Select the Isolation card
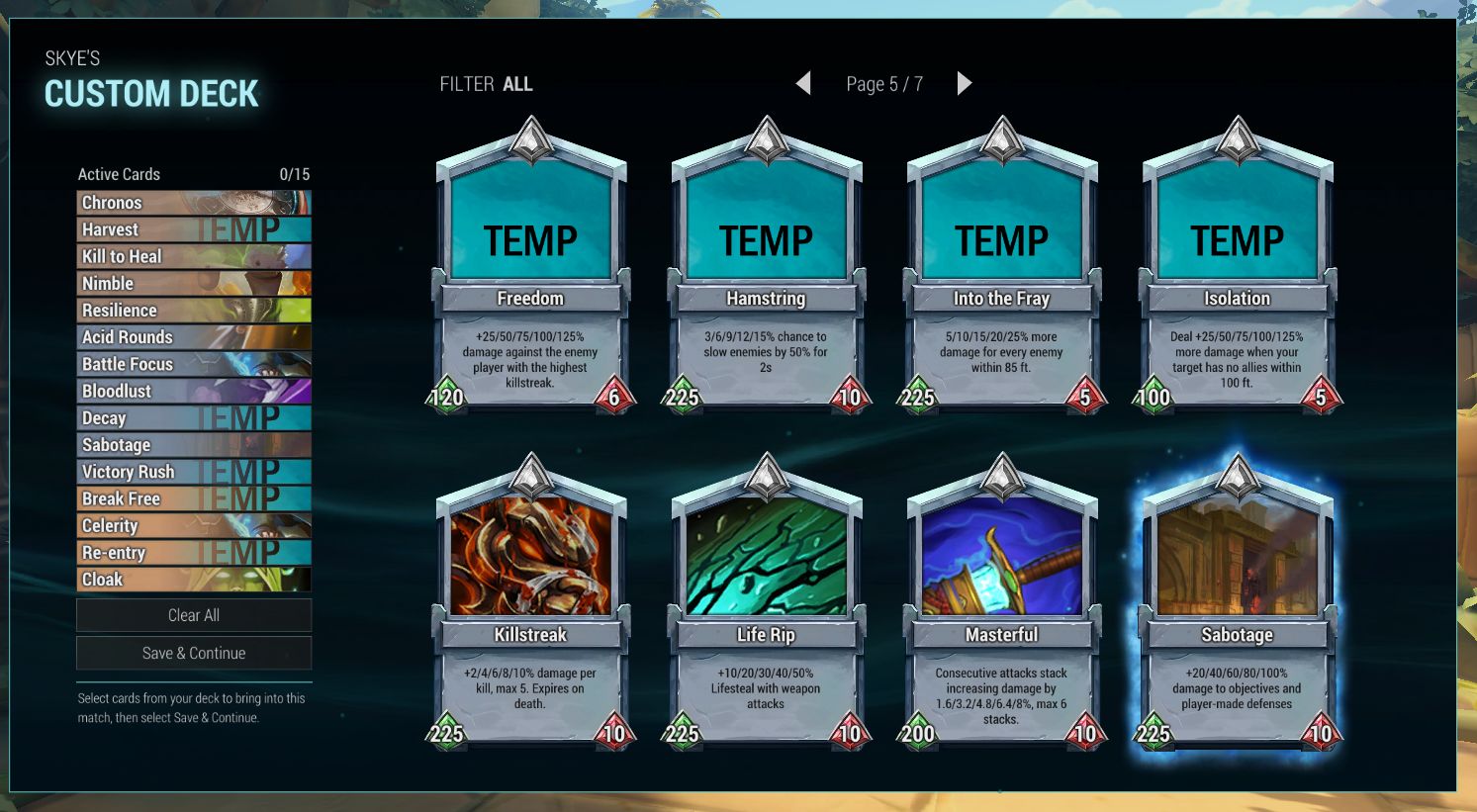Image resolution: width=1477 pixels, height=812 pixels. click(x=1238, y=267)
